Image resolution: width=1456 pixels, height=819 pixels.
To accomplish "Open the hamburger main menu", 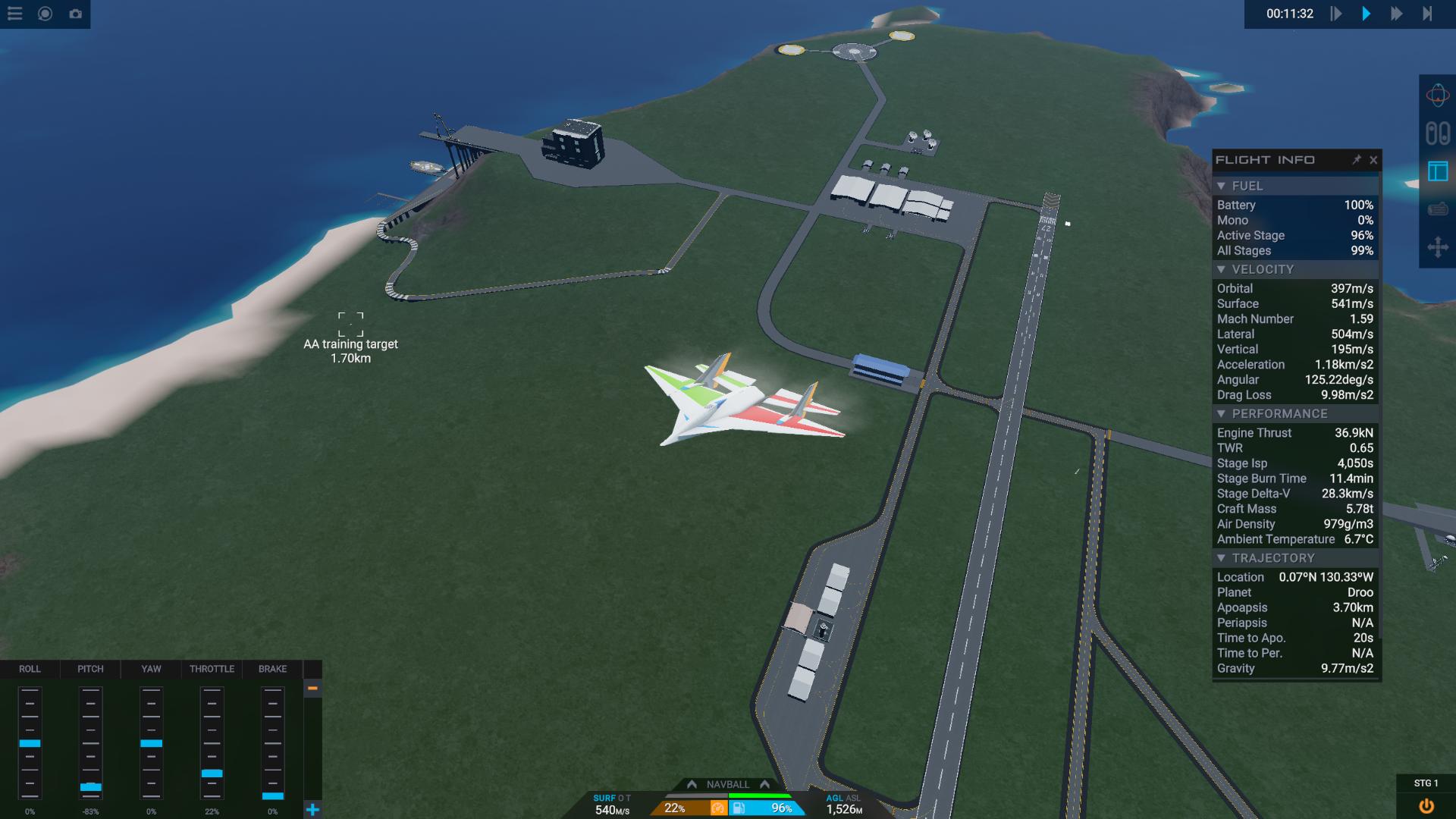I will click(15, 14).
